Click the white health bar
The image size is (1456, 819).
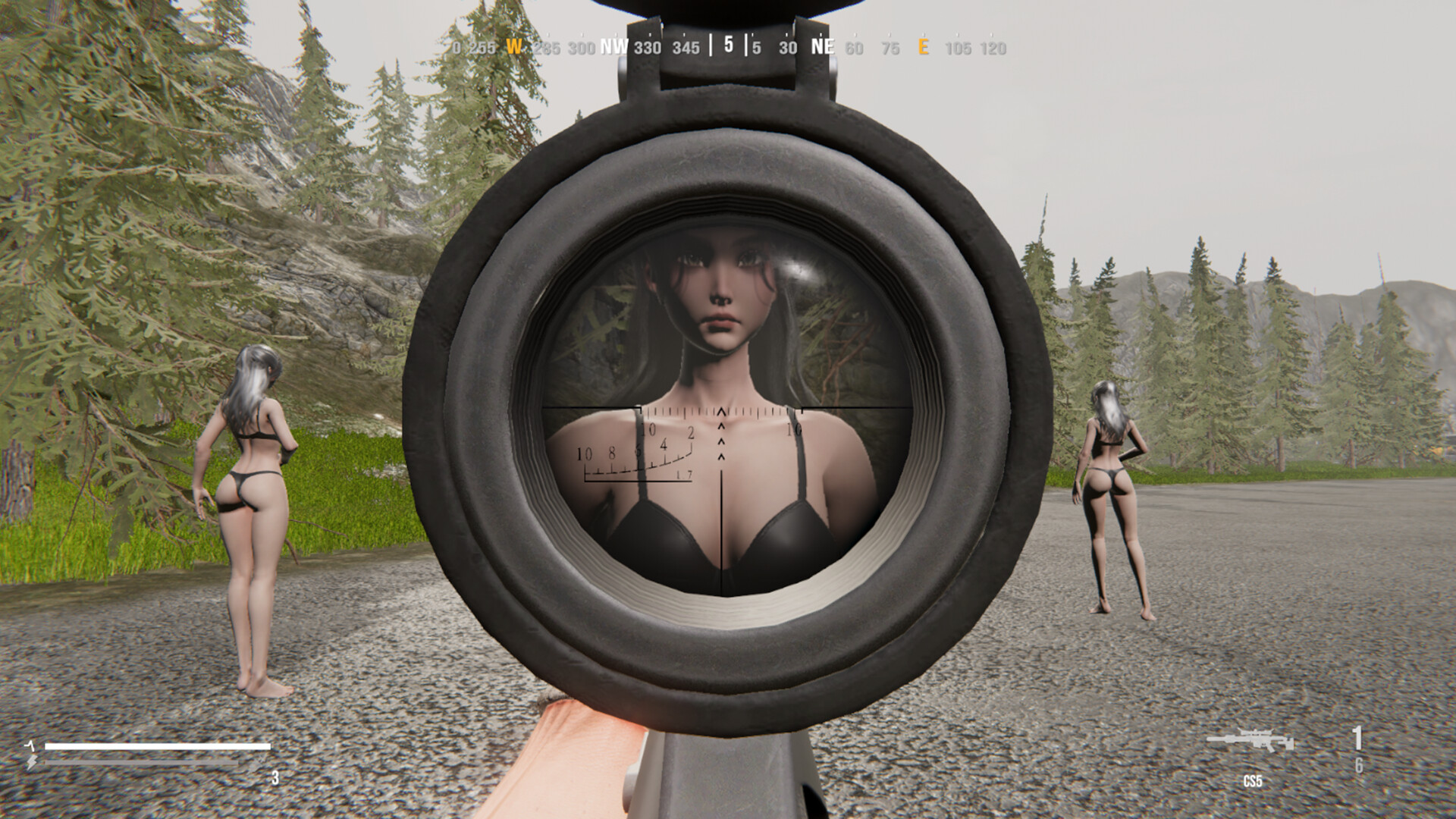[x=158, y=746]
